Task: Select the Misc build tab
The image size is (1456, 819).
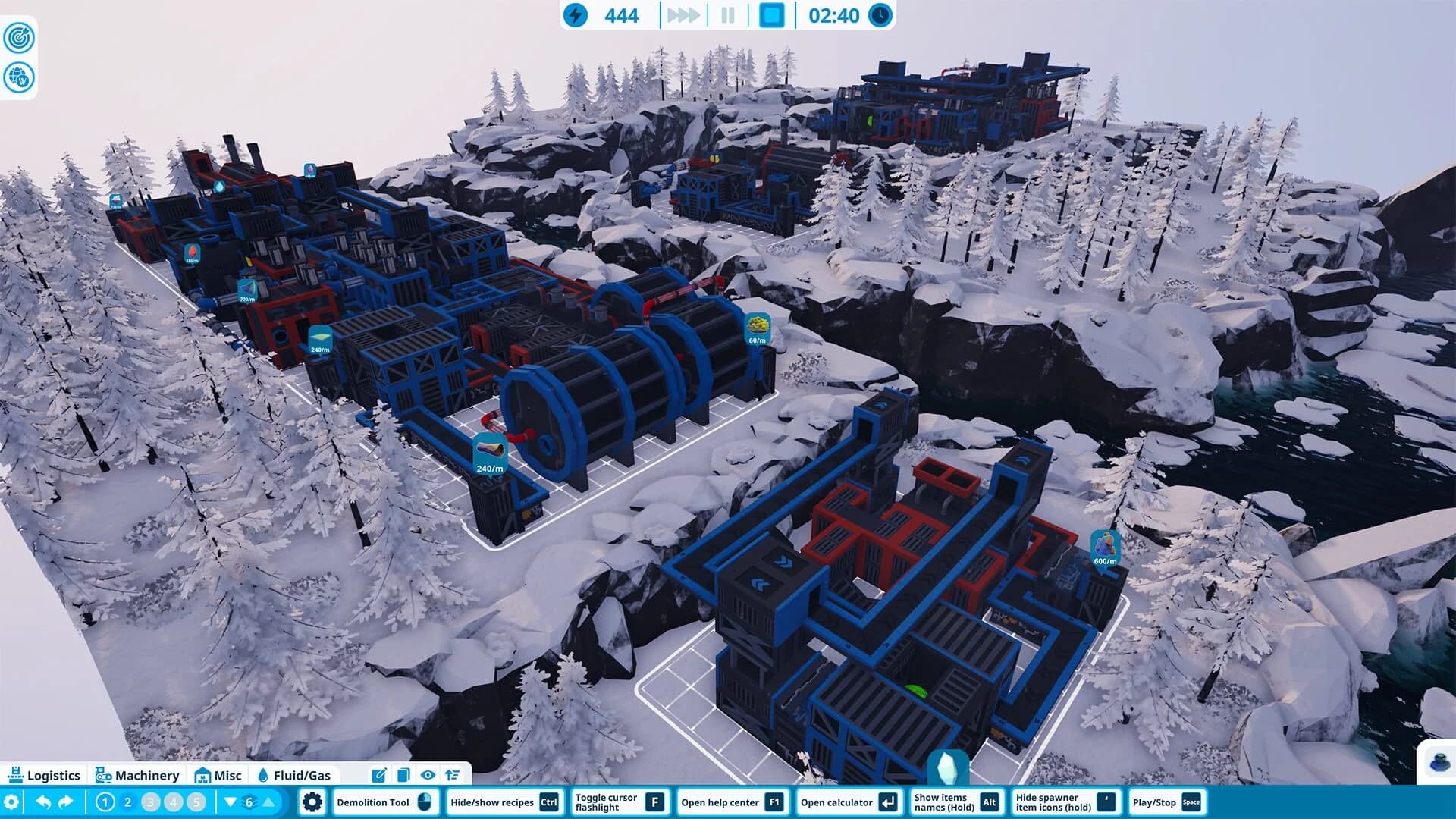Action: [218, 775]
